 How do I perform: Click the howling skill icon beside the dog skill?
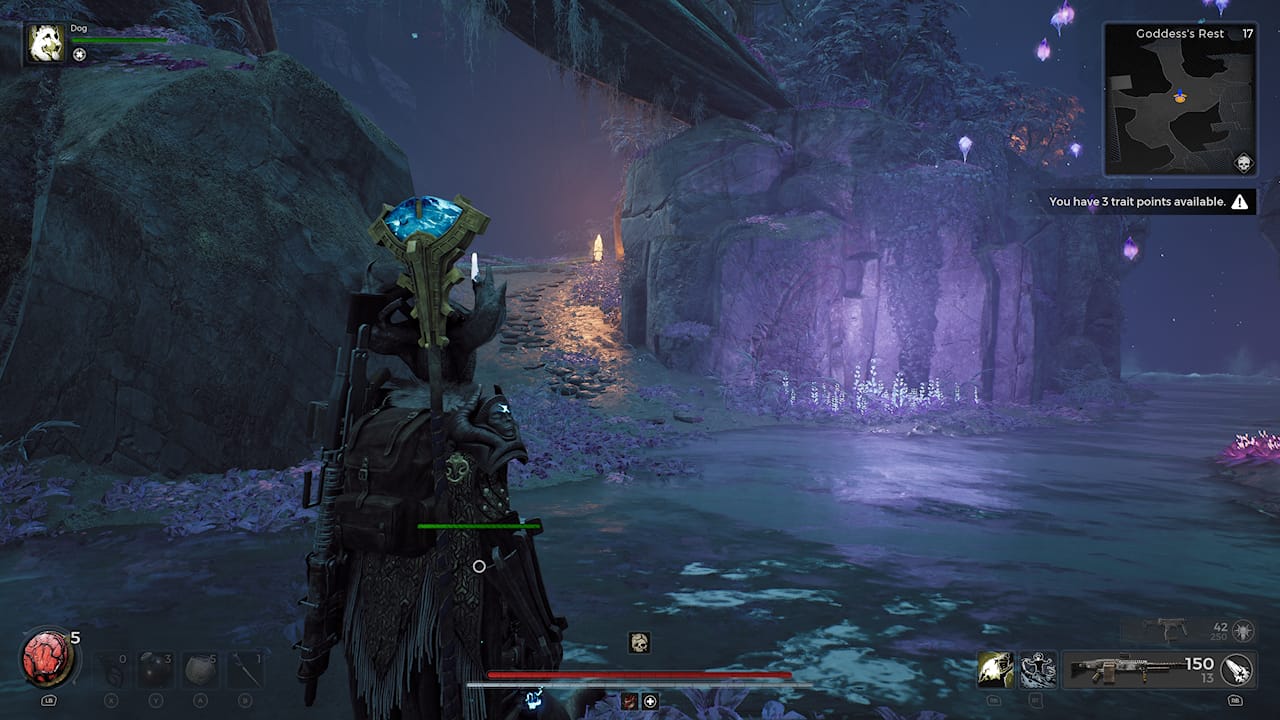[x=1036, y=667]
